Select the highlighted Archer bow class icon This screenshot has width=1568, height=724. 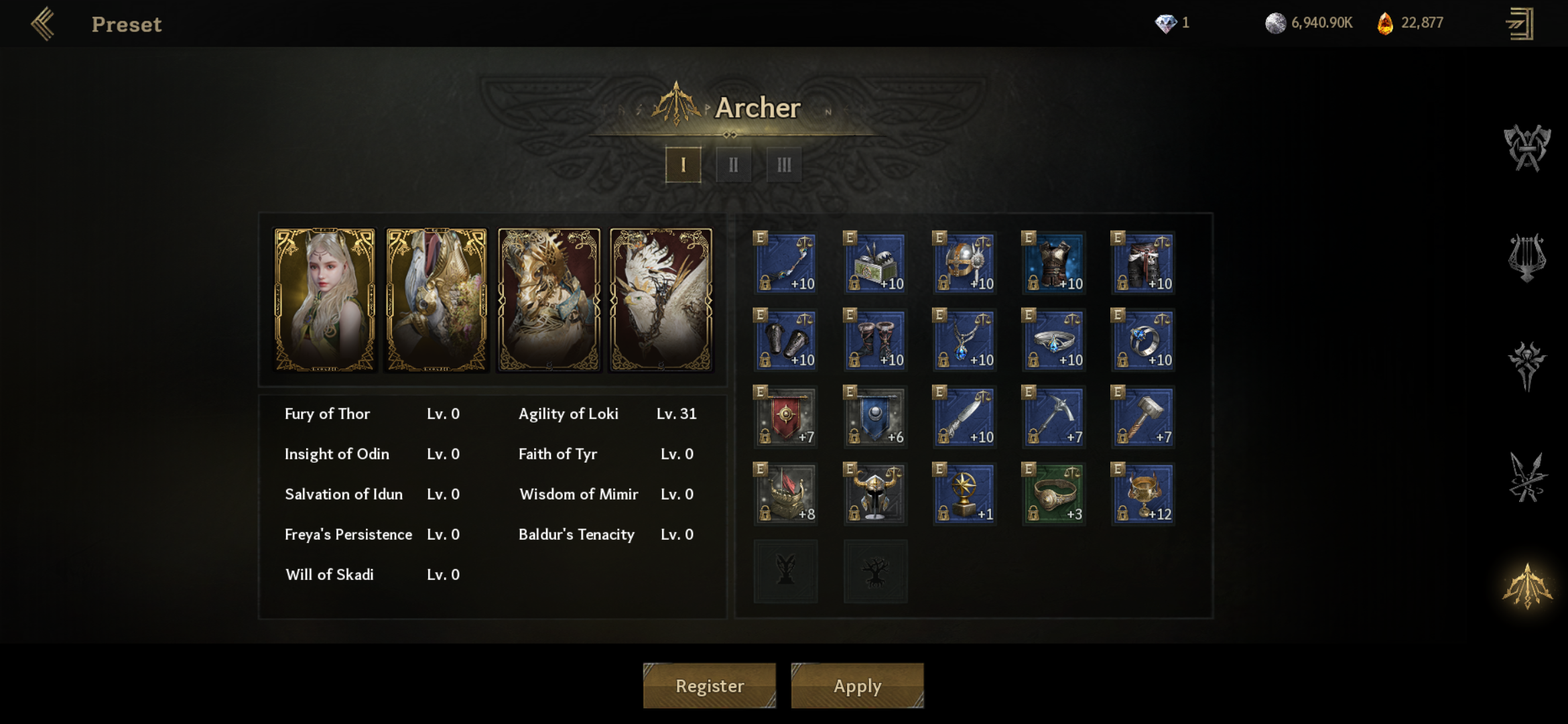tap(1527, 586)
